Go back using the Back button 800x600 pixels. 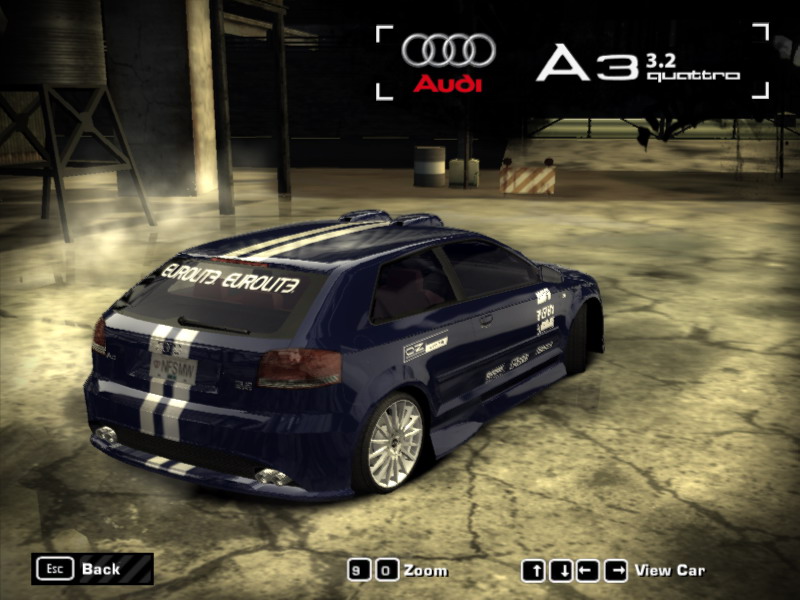(x=92, y=569)
